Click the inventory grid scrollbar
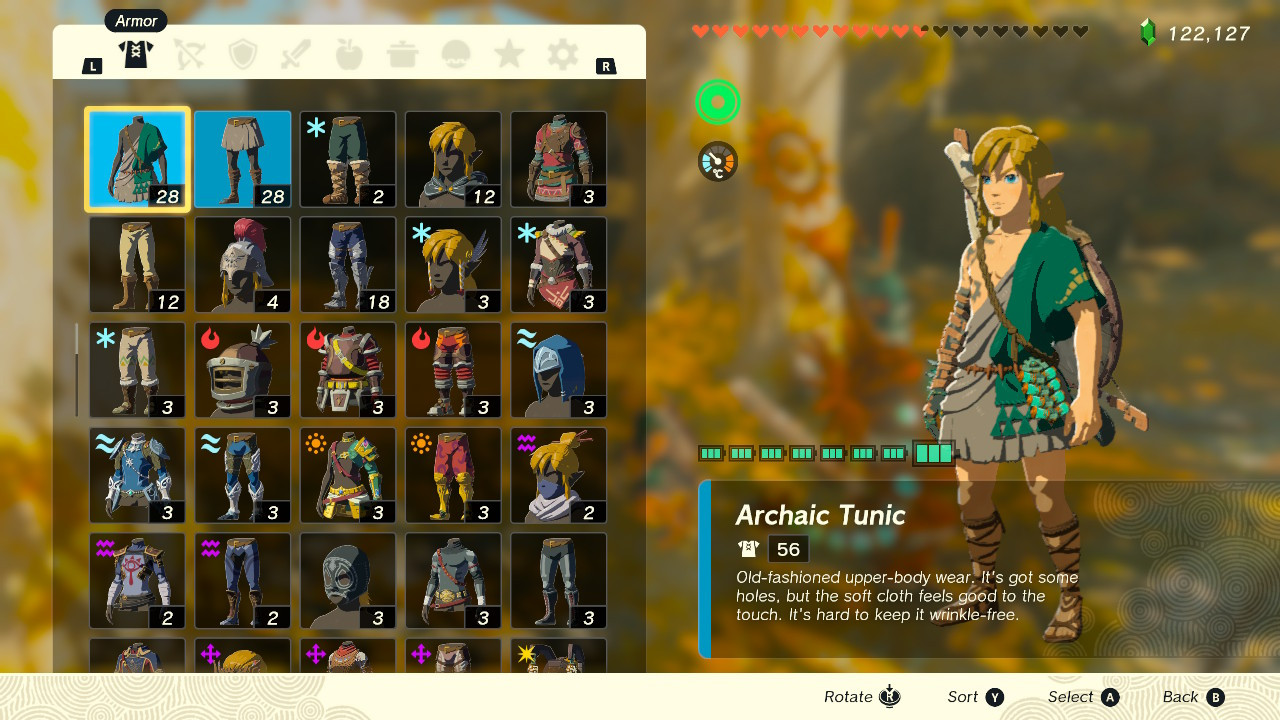The height and width of the screenshot is (720, 1280). 76,370
